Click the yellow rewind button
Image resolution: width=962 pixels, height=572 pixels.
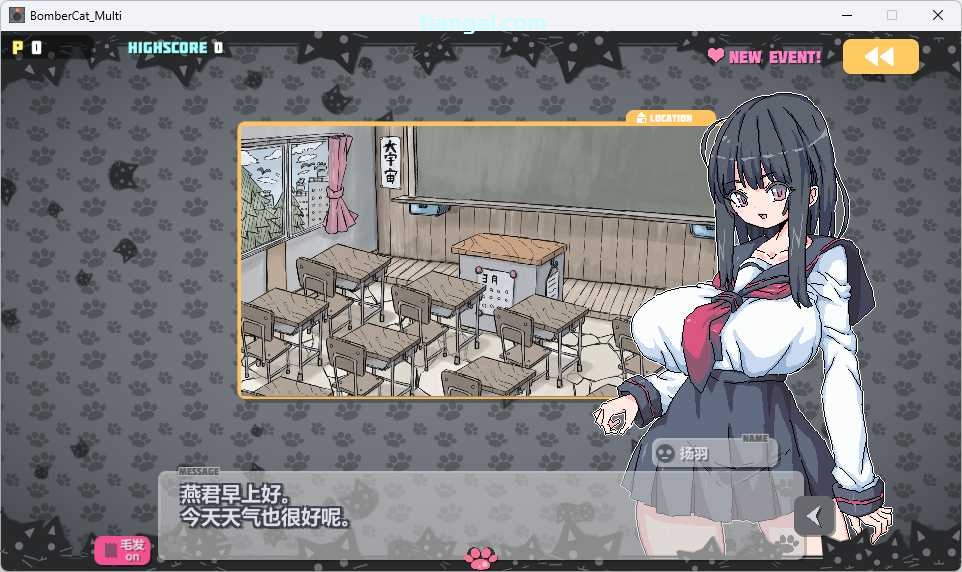[x=880, y=57]
